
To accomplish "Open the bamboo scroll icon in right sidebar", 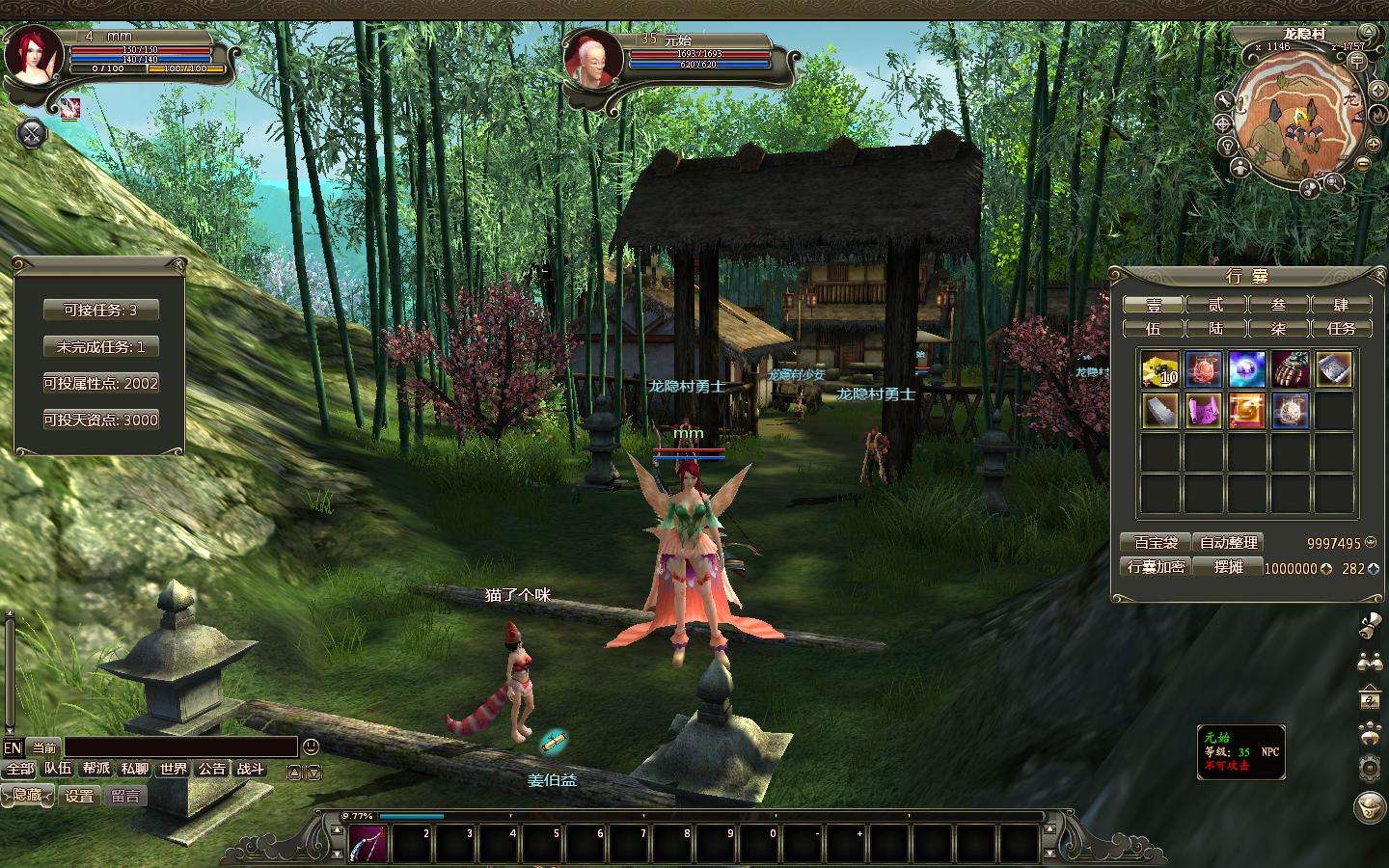I will pyautogui.click(x=1368, y=627).
